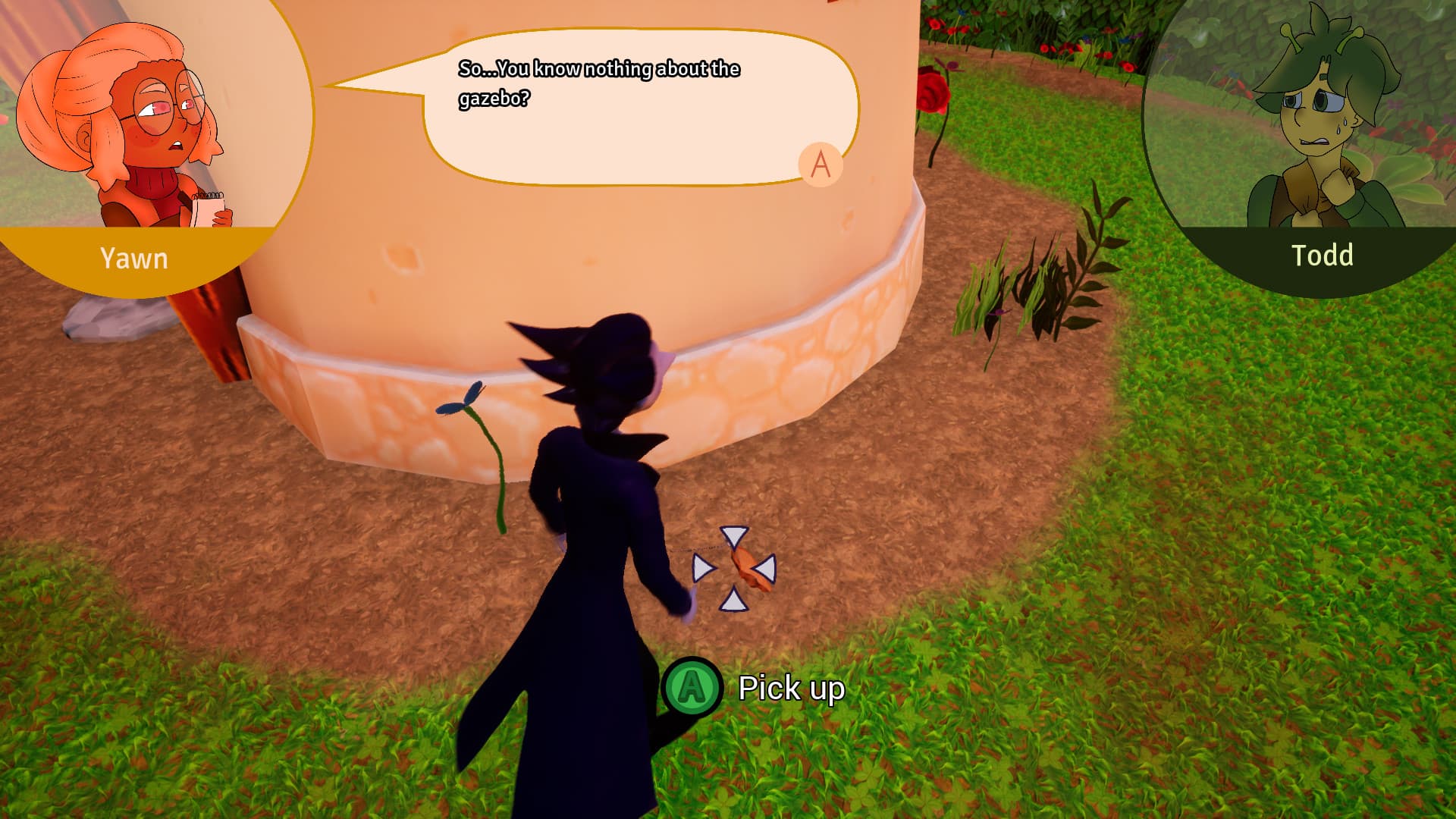Select the Yawn name banner
This screenshot has width=1456, height=819.
tap(134, 259)
